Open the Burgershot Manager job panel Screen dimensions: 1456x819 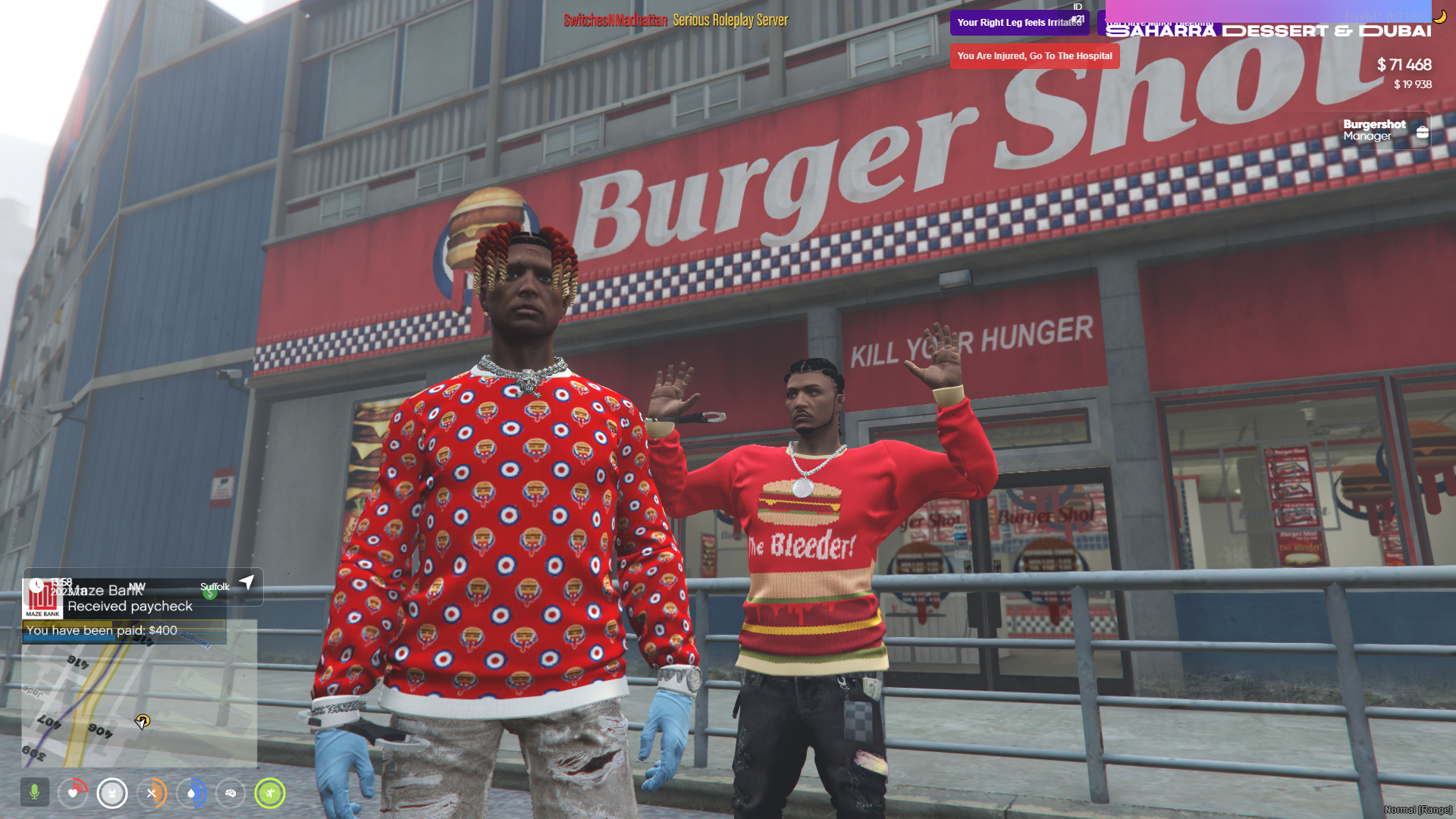(1373, 130)
